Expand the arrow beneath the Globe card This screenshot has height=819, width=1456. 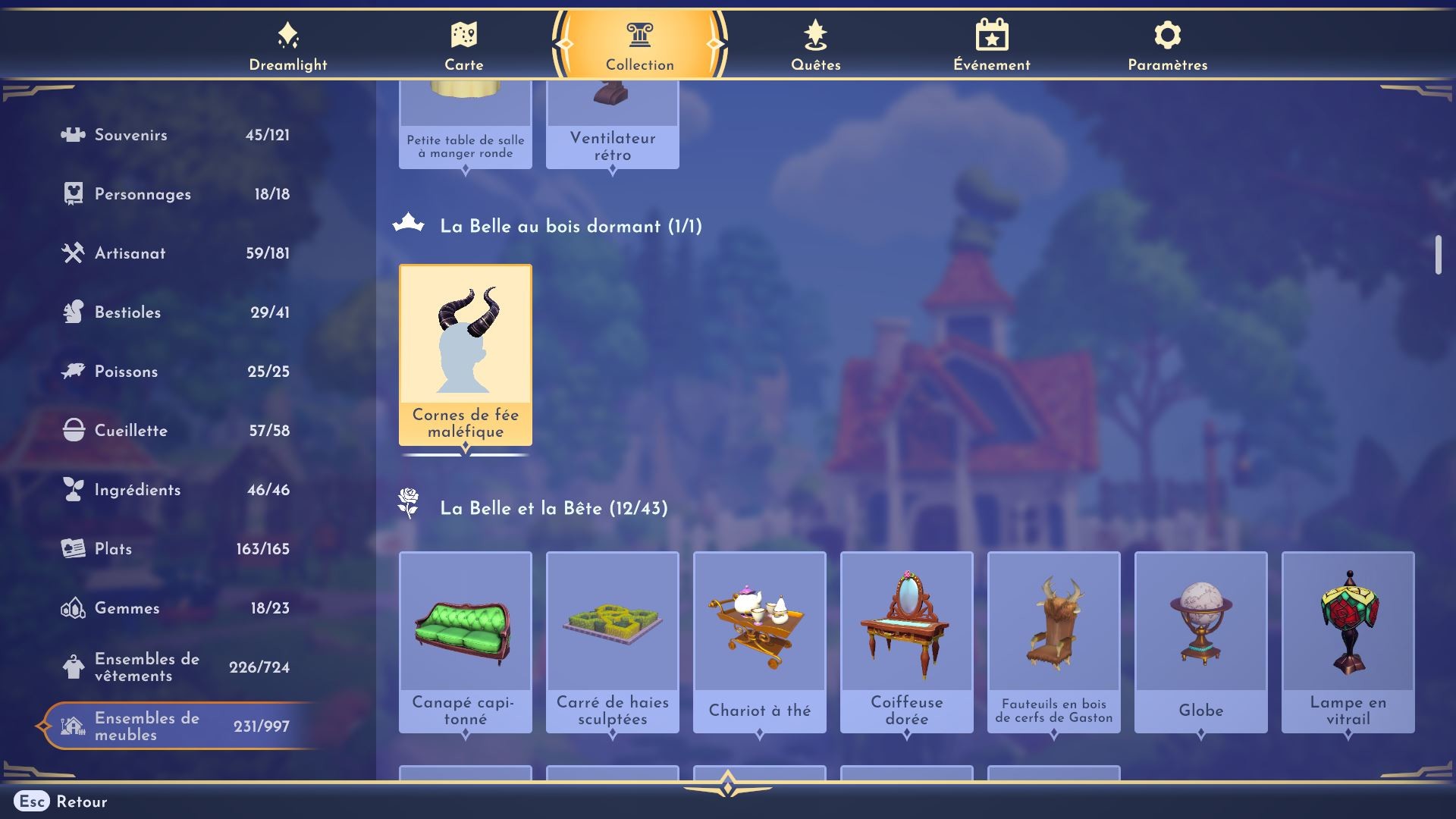1200,733
